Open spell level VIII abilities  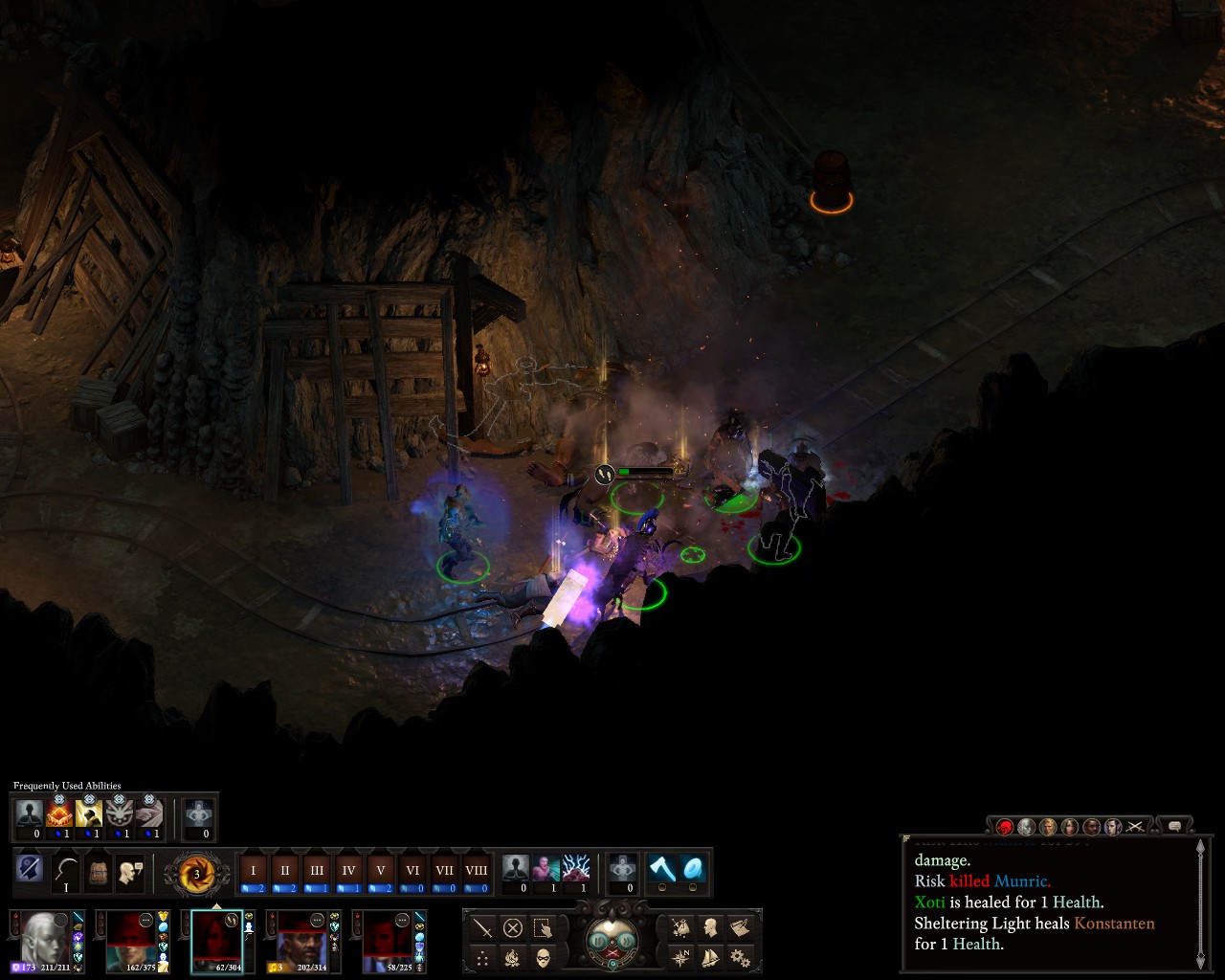point(476,871)
